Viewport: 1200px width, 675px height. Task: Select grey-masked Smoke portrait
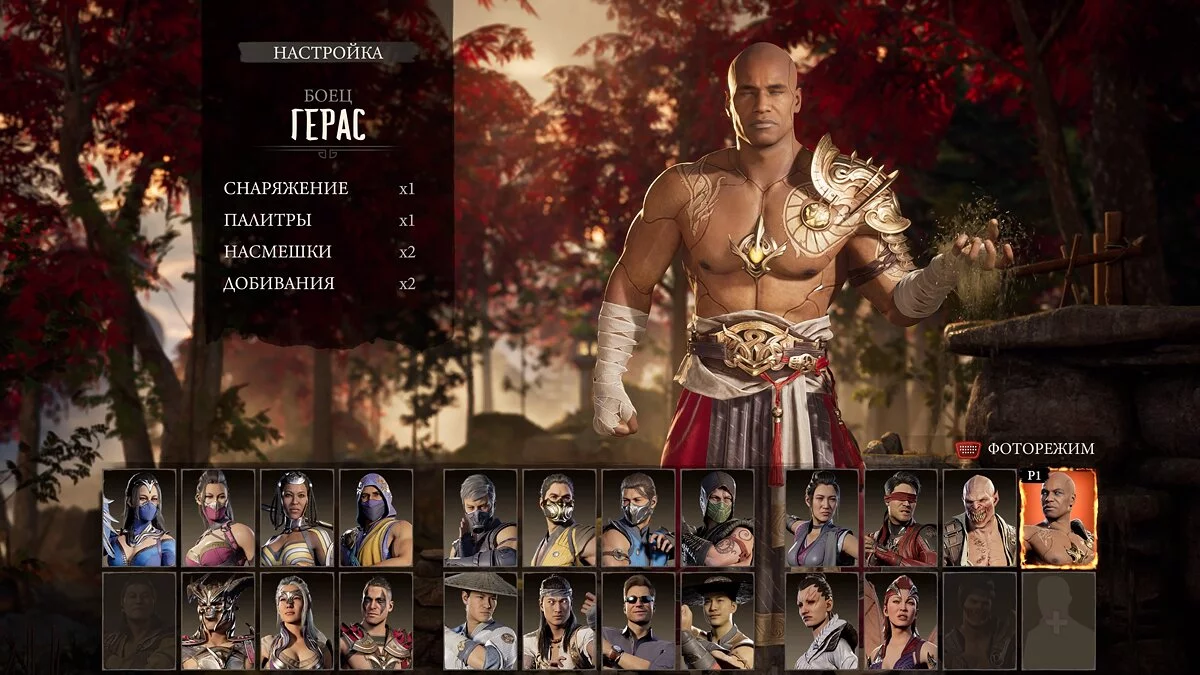click(x=480, y=518)
